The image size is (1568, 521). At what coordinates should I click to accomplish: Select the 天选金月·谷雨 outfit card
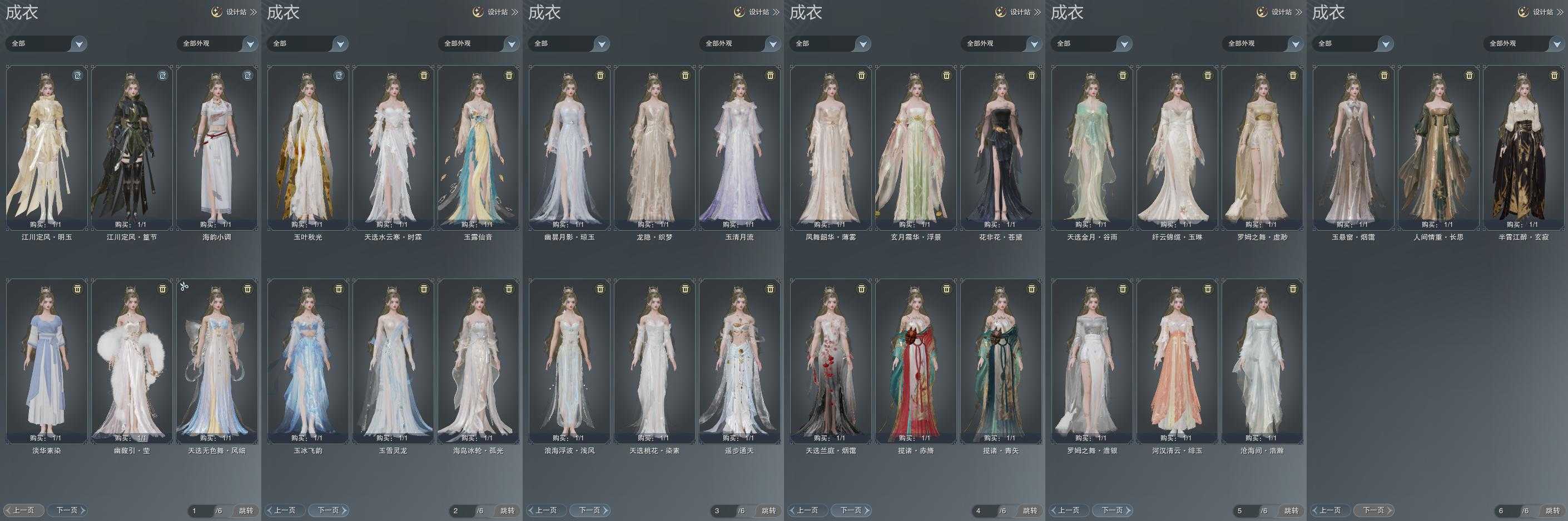point(1092,147)
